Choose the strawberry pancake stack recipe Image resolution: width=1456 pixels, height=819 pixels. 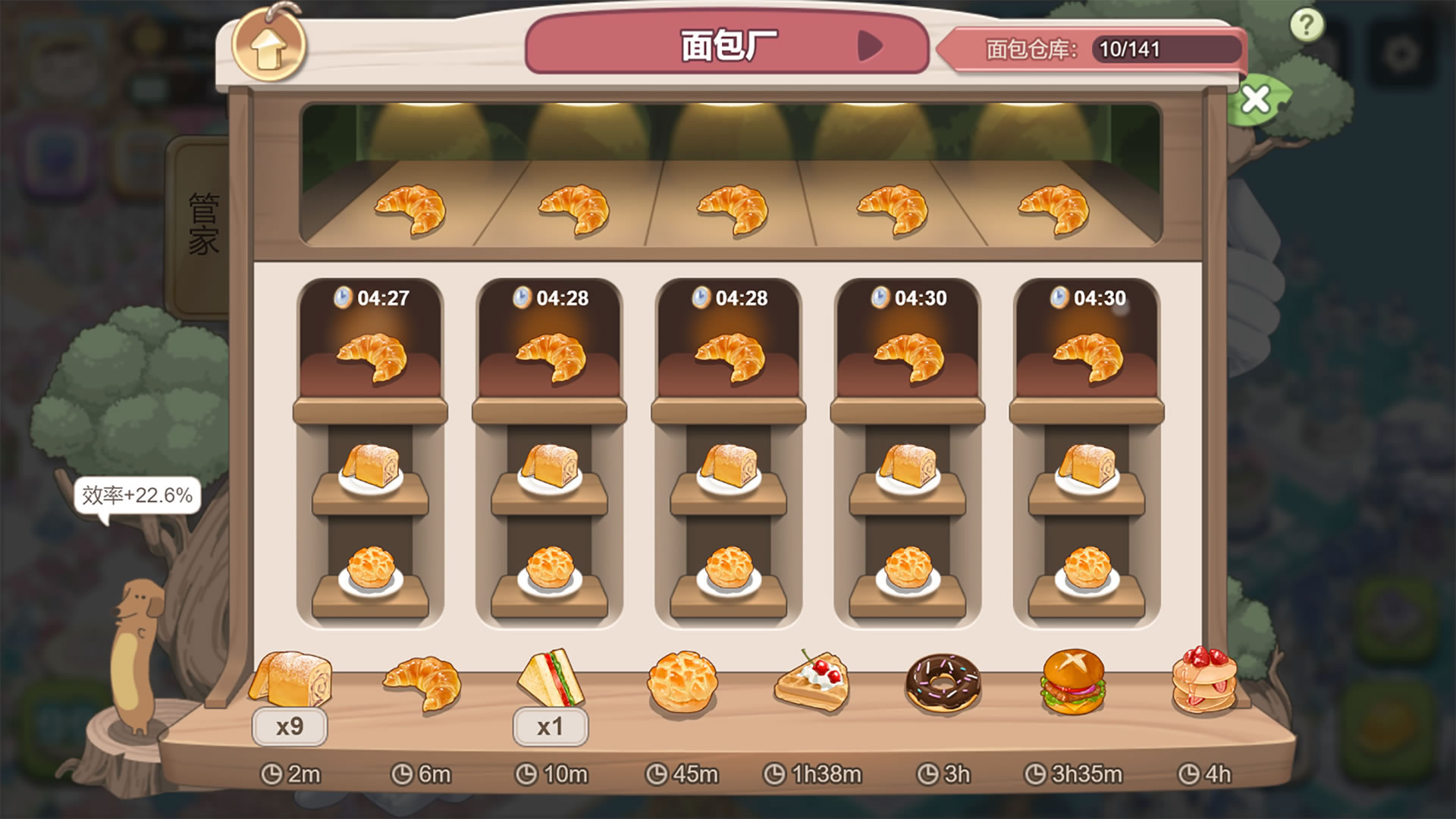1204,681
